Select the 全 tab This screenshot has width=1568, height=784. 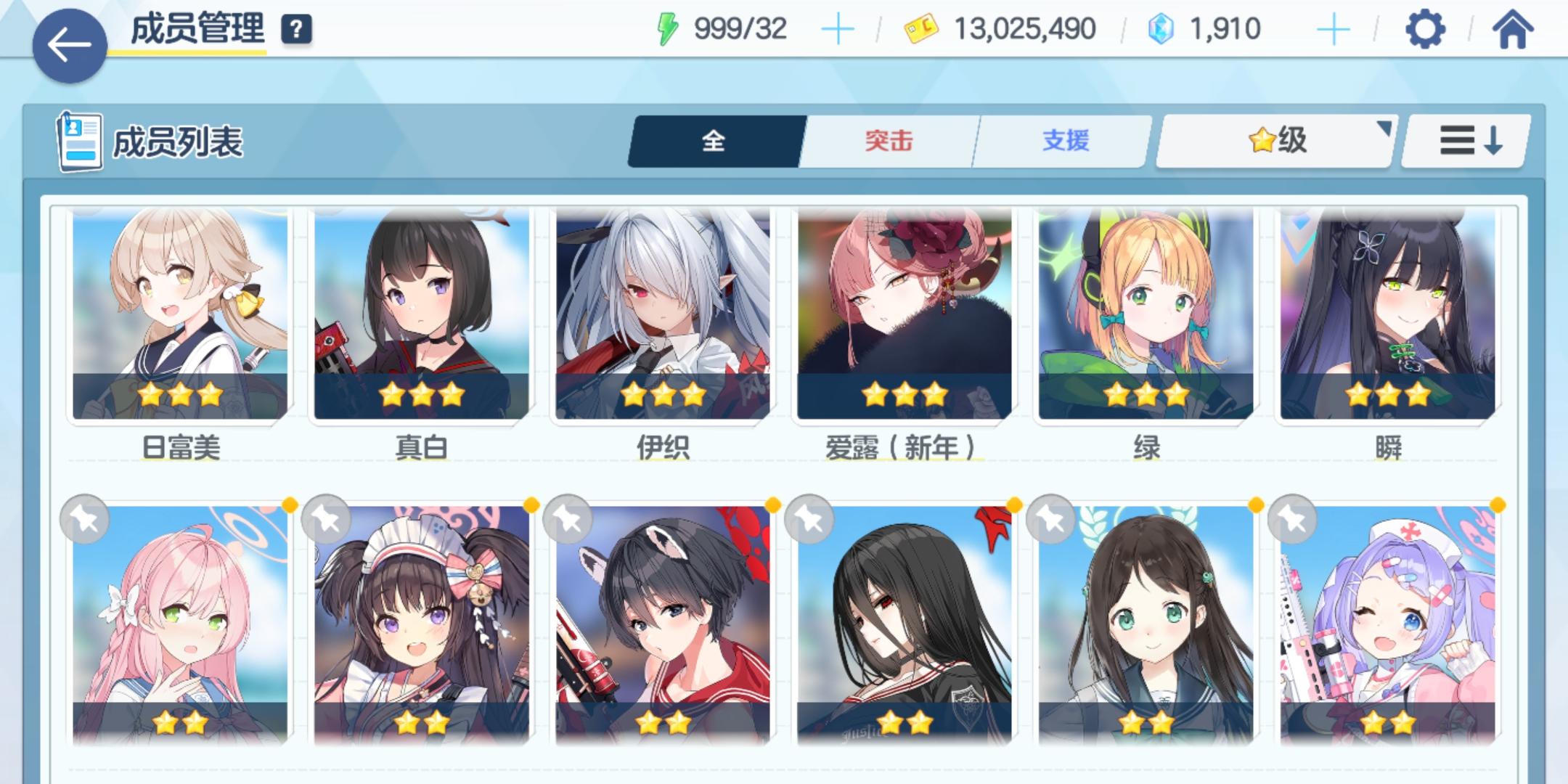[715, 140]
